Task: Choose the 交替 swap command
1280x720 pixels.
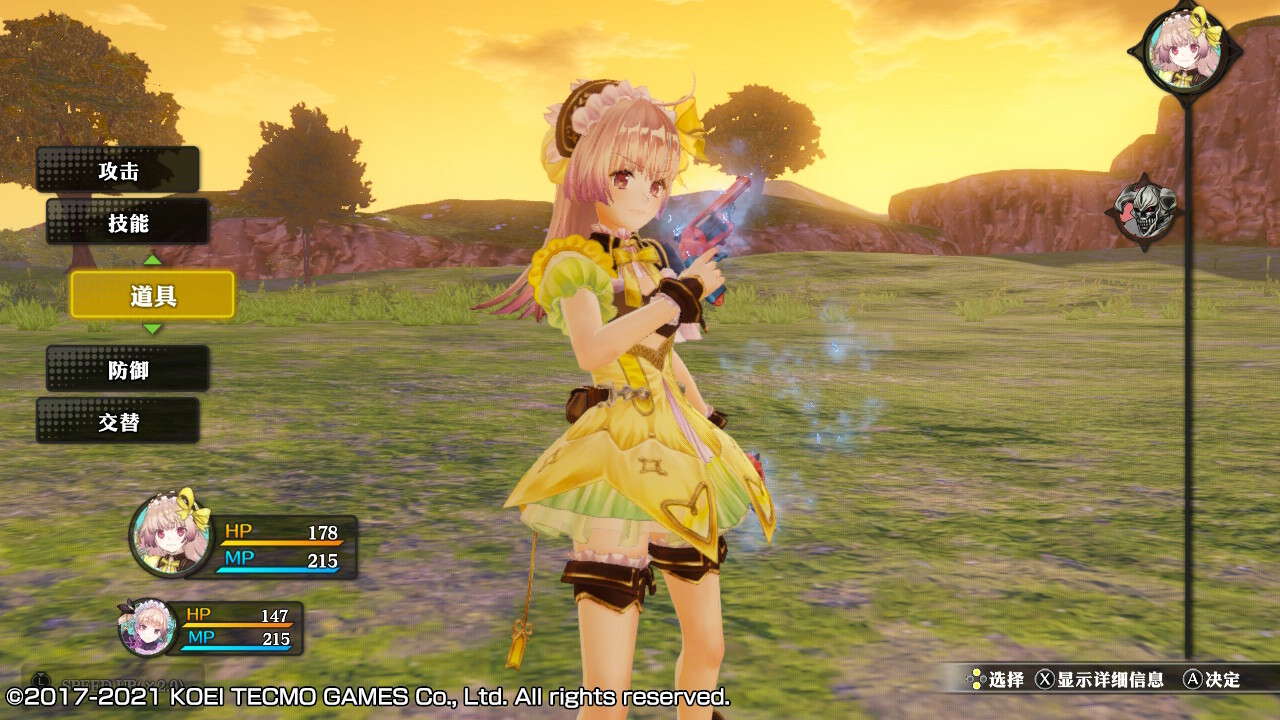Action: pyautogui.click(x=118, y=422)
